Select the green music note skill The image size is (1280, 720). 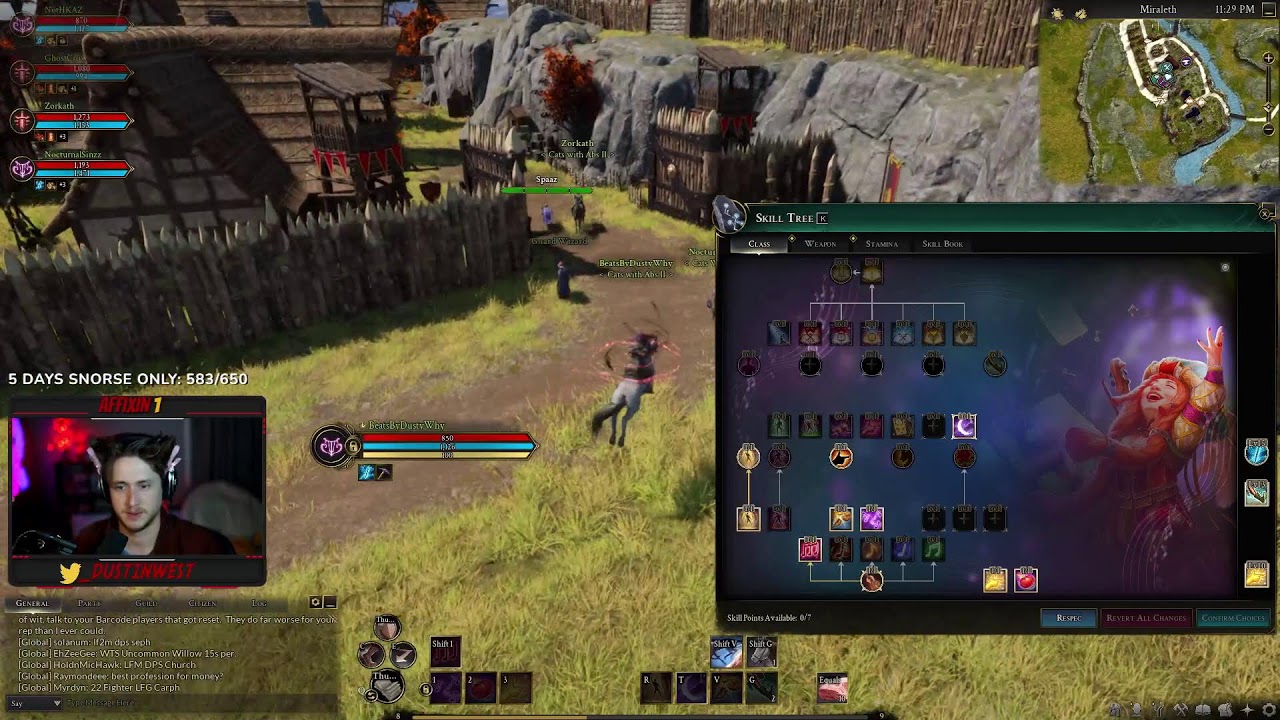tap(933, 549)
